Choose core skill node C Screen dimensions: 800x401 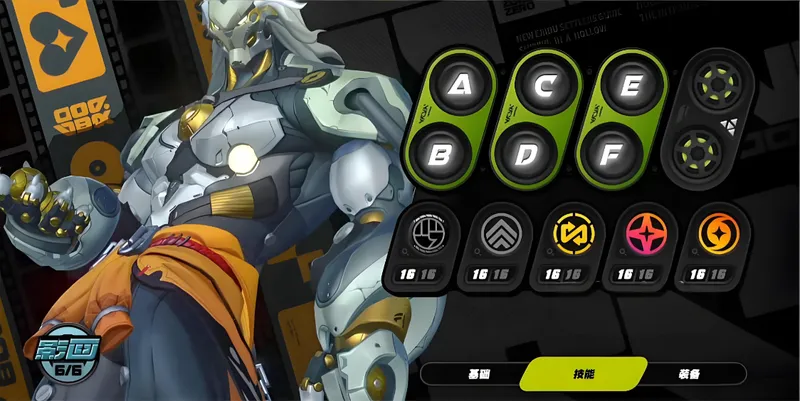coord(544,85)
